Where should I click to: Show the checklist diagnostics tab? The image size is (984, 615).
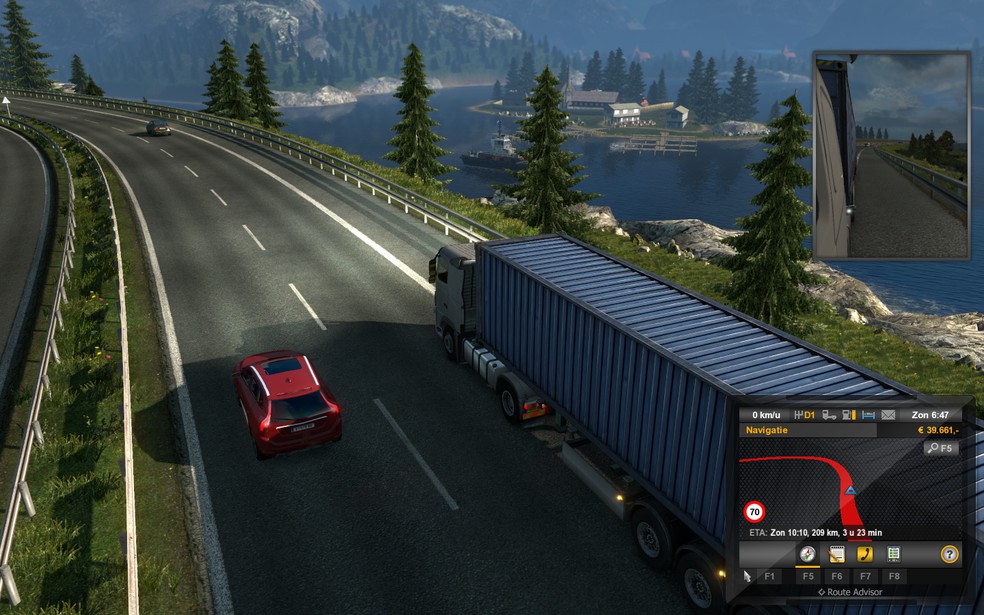pos(894,554)
